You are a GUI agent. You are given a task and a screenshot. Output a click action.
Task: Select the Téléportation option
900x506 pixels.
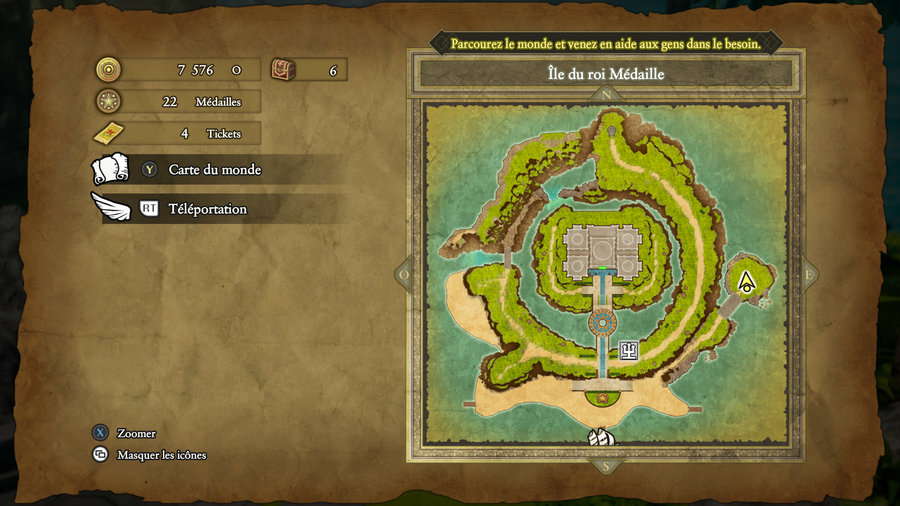point(207,209)
